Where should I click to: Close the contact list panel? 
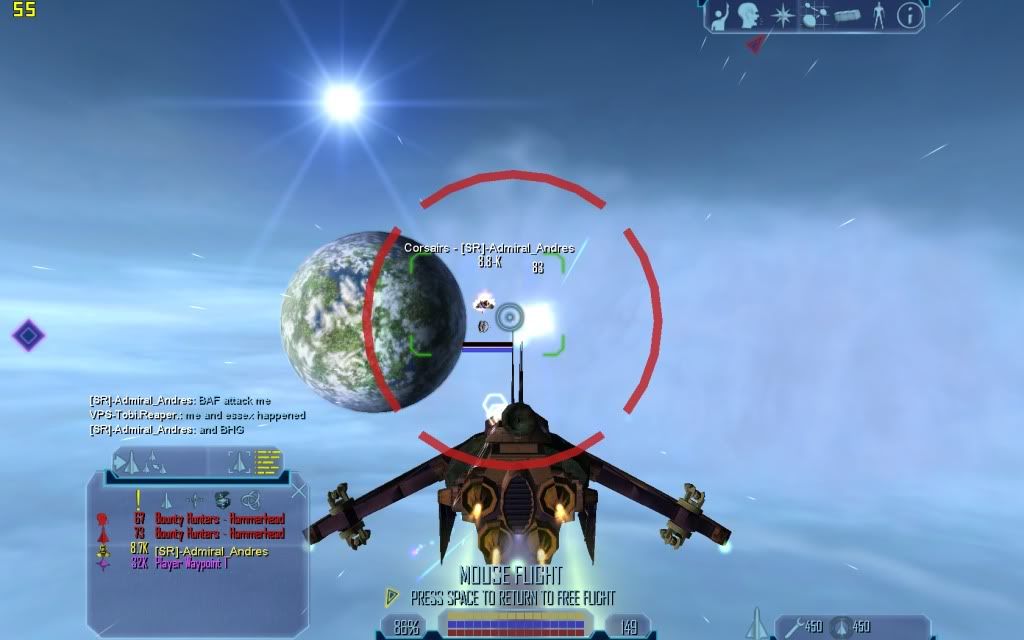(298, 491)
